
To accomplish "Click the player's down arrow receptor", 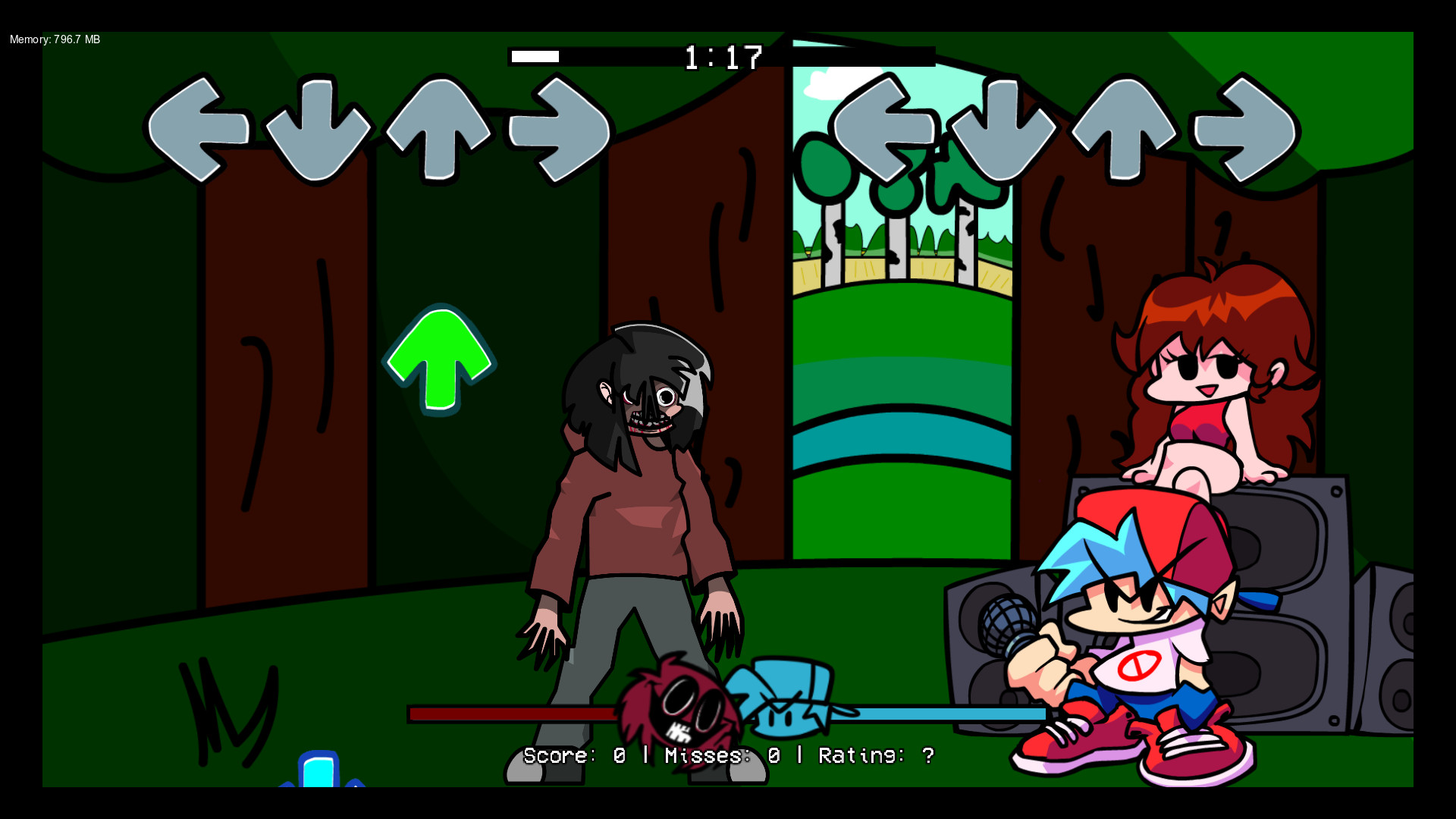I will (x=1001, y=130).
